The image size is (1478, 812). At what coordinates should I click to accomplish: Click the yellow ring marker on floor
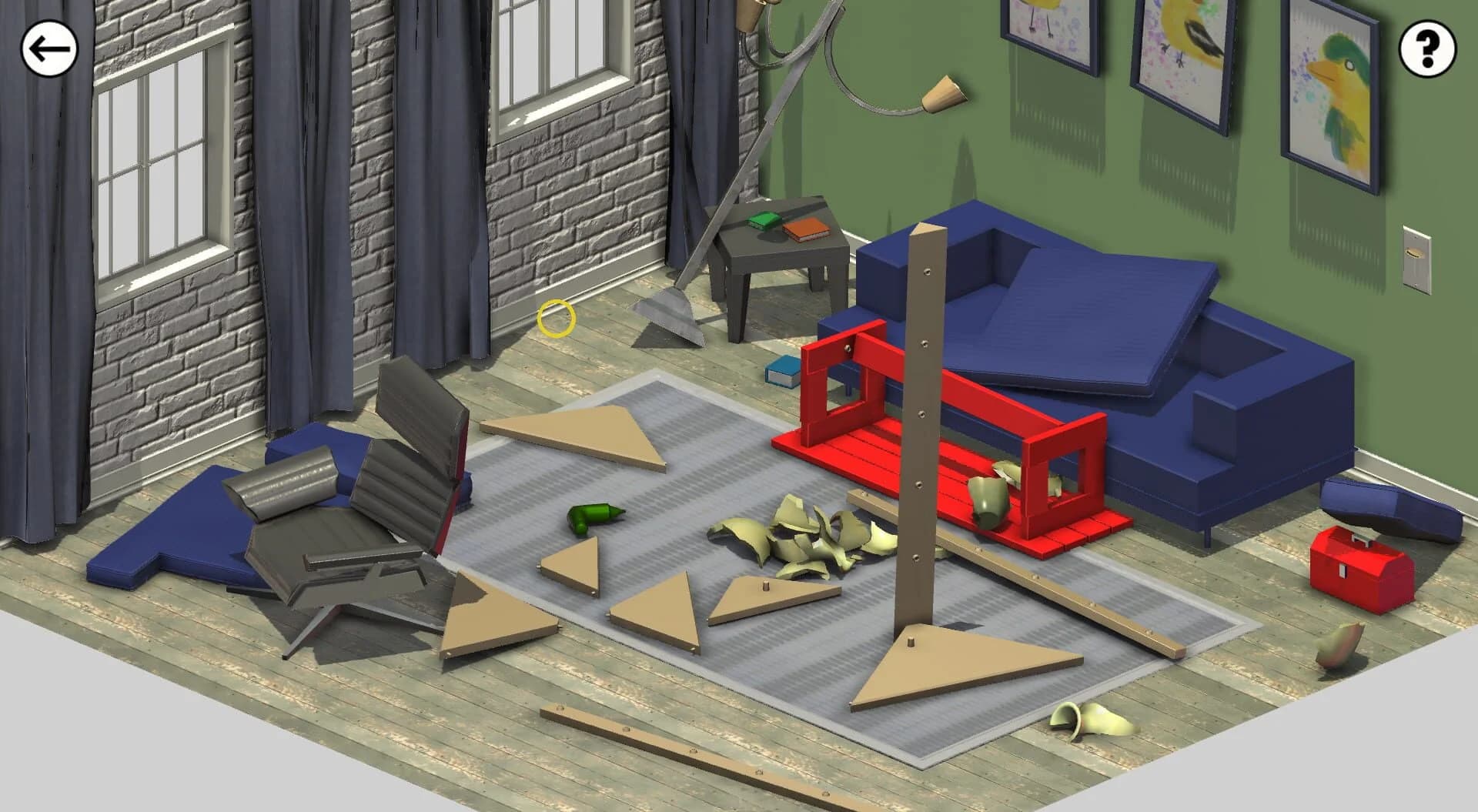click(x=556, y=317)
